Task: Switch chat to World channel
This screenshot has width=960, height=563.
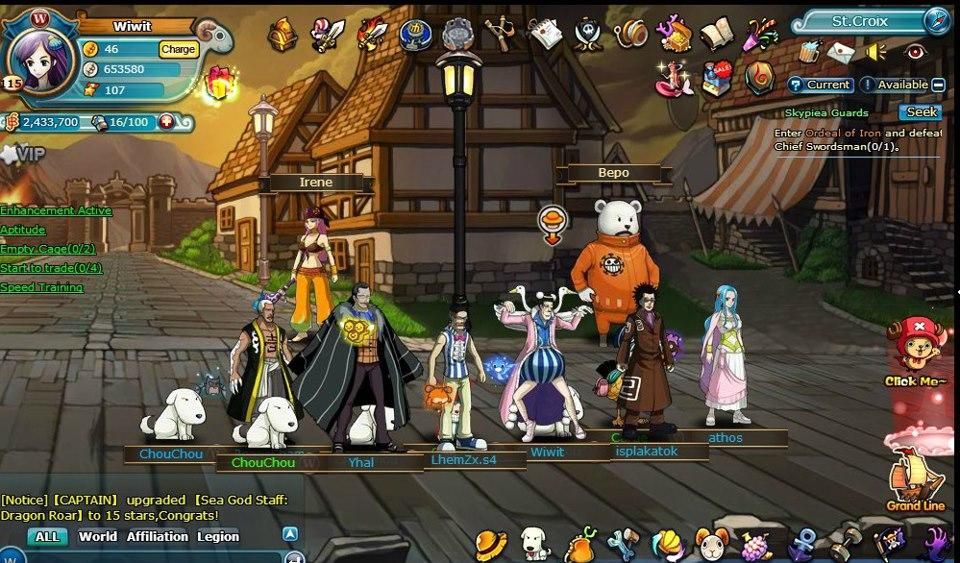Action: [98, 537]
